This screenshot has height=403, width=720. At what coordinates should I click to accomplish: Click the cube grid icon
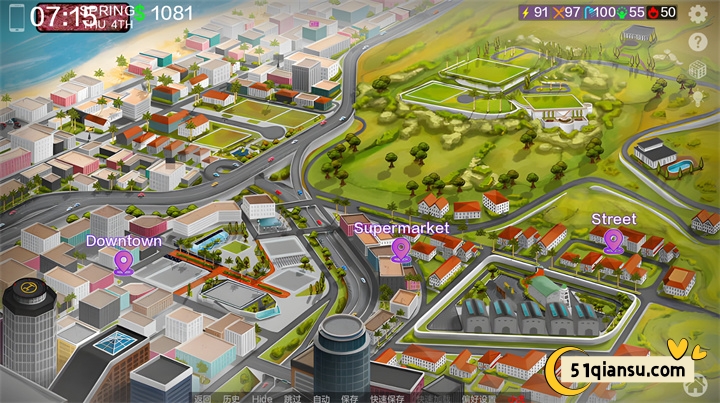coord(698,70)
